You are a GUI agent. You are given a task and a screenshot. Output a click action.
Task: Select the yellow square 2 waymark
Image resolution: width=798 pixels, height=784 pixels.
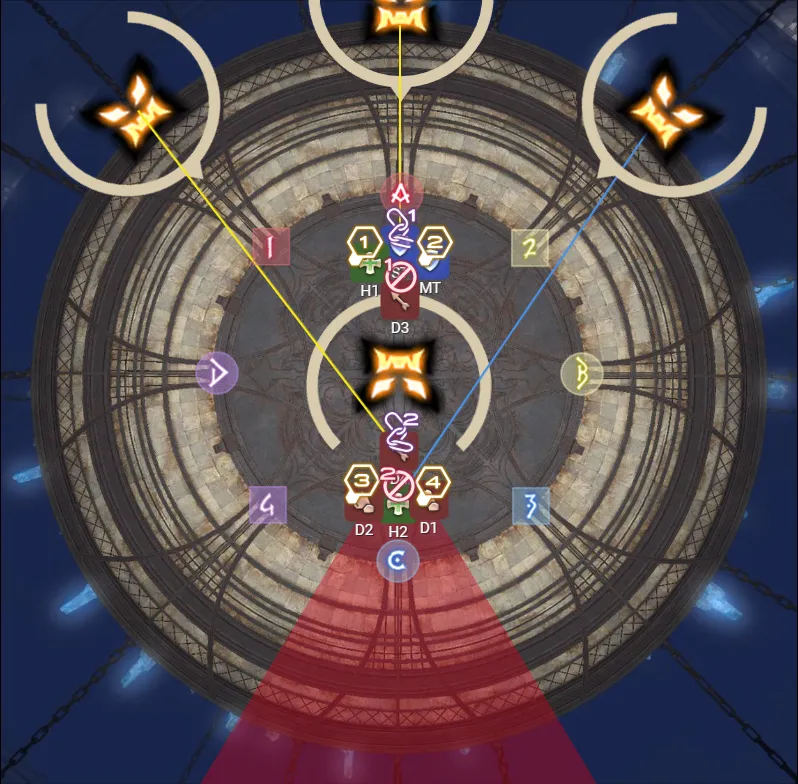(531, 247)
